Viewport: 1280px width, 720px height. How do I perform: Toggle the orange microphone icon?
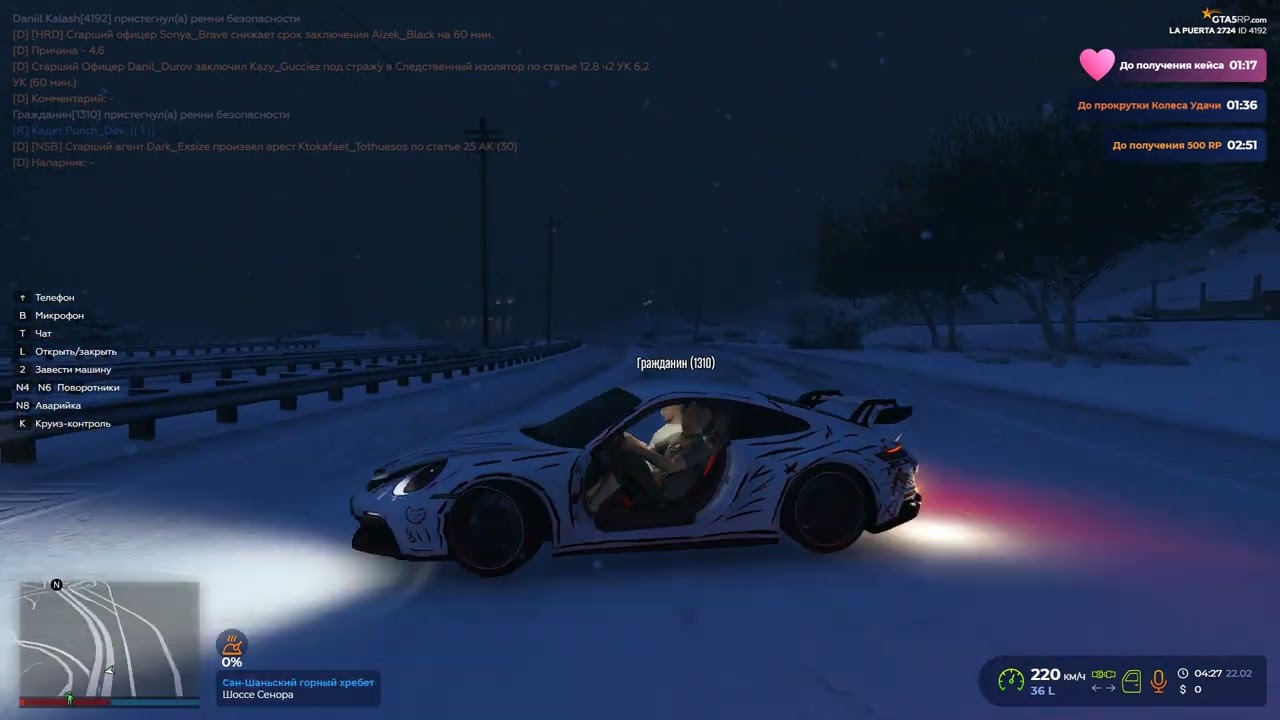click(1158, 681)
